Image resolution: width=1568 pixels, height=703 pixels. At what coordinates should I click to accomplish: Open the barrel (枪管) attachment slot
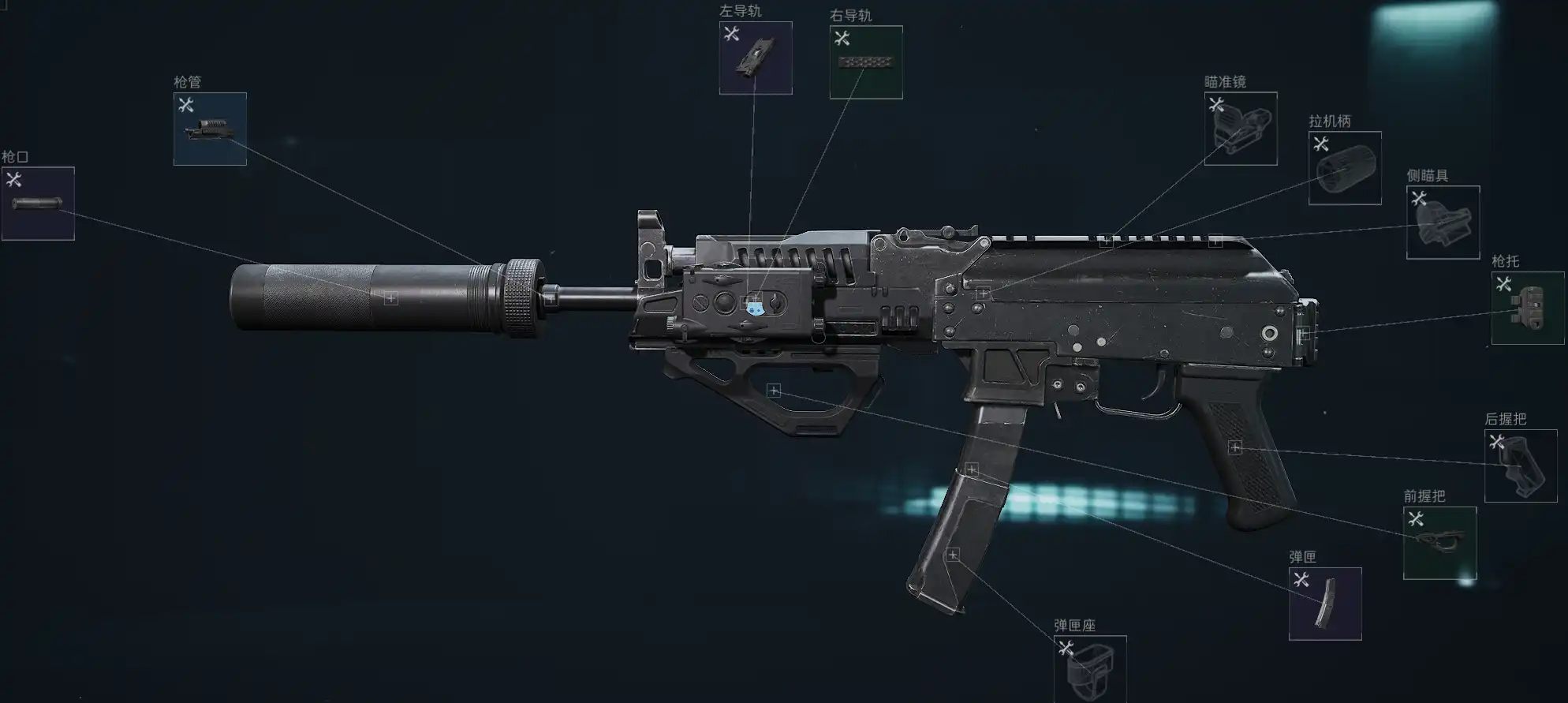click(210, 129)
